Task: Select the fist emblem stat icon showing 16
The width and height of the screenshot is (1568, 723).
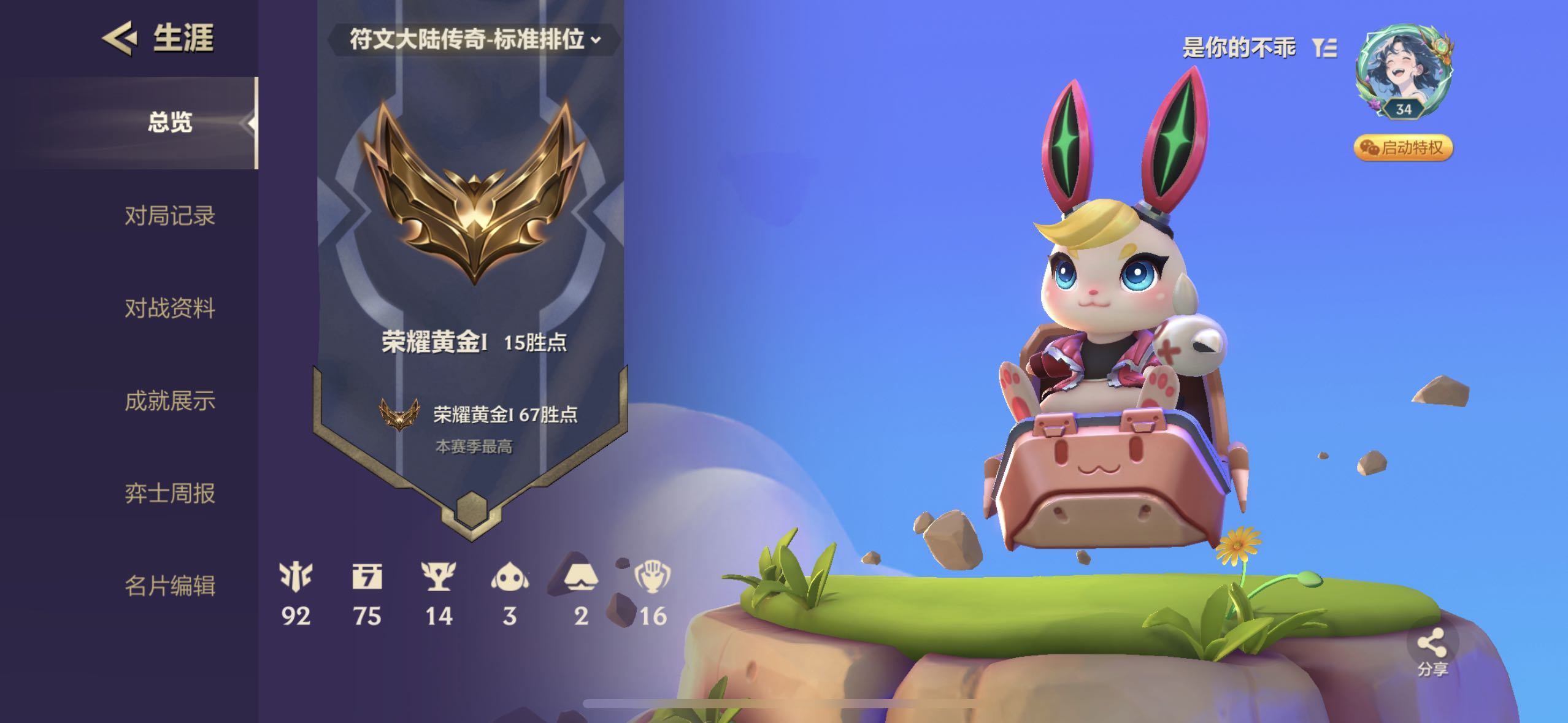Action: click(652, 578)
